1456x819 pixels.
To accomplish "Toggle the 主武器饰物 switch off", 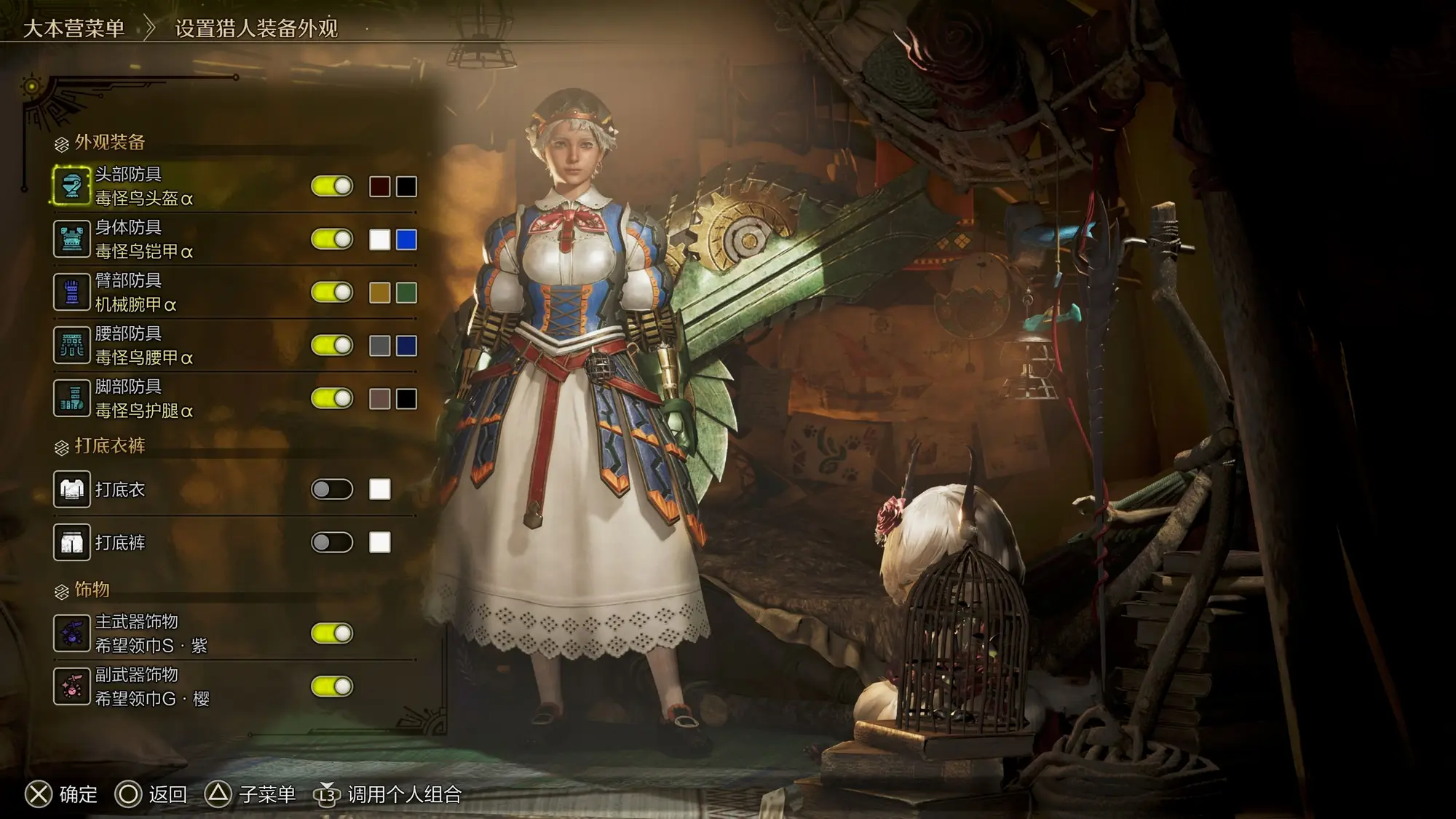I will [332, 633].
